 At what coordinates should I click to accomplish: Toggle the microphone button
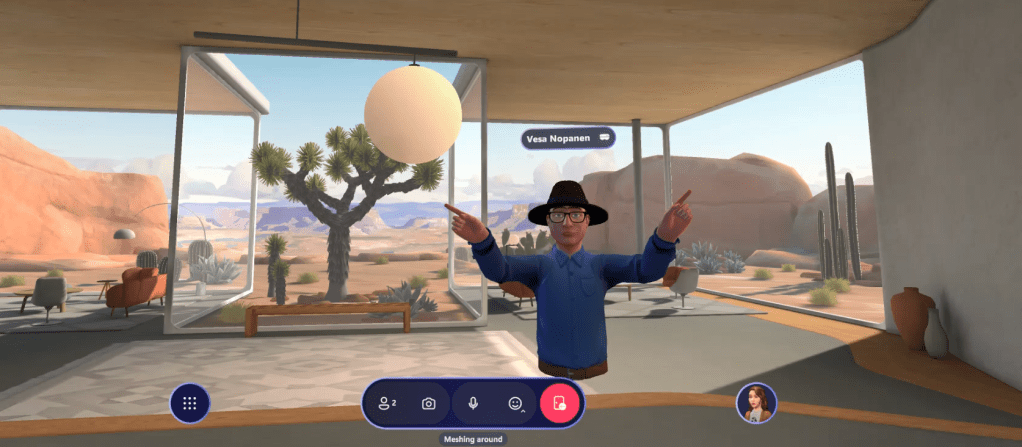472,403
